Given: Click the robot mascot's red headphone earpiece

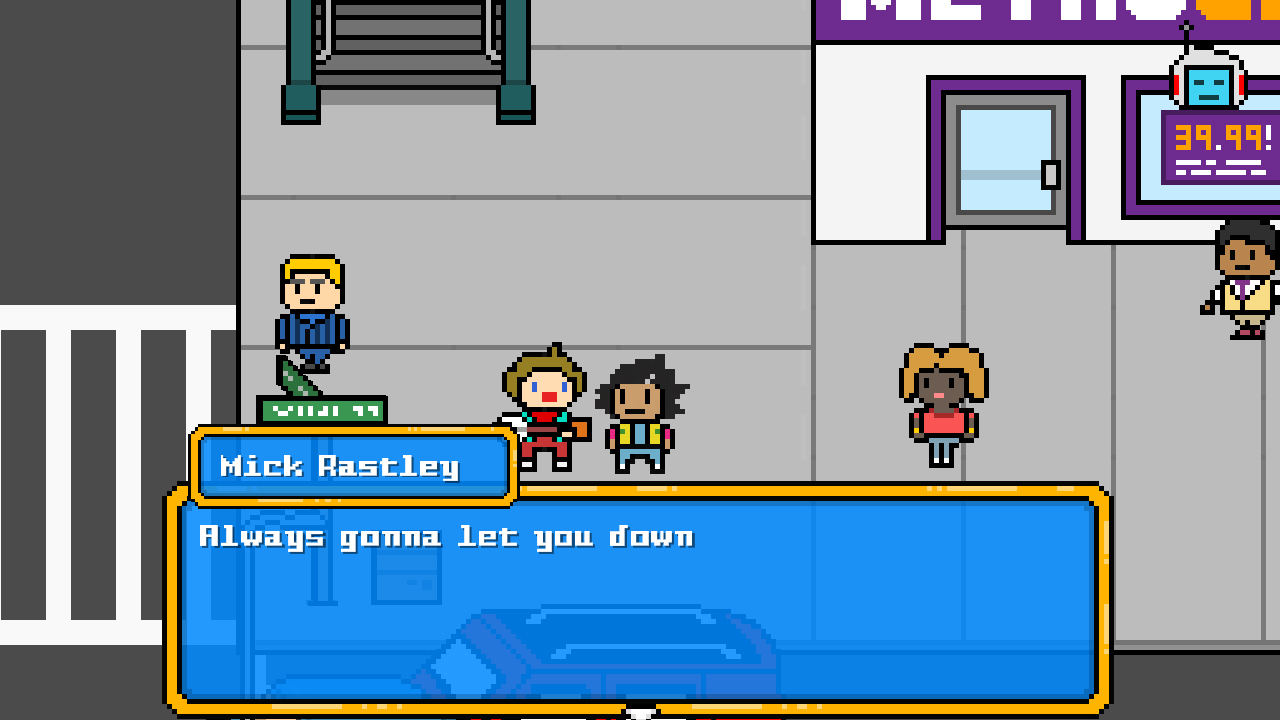Looking at the screenshot, I should pyautogui.click(x=1242, y=86).
